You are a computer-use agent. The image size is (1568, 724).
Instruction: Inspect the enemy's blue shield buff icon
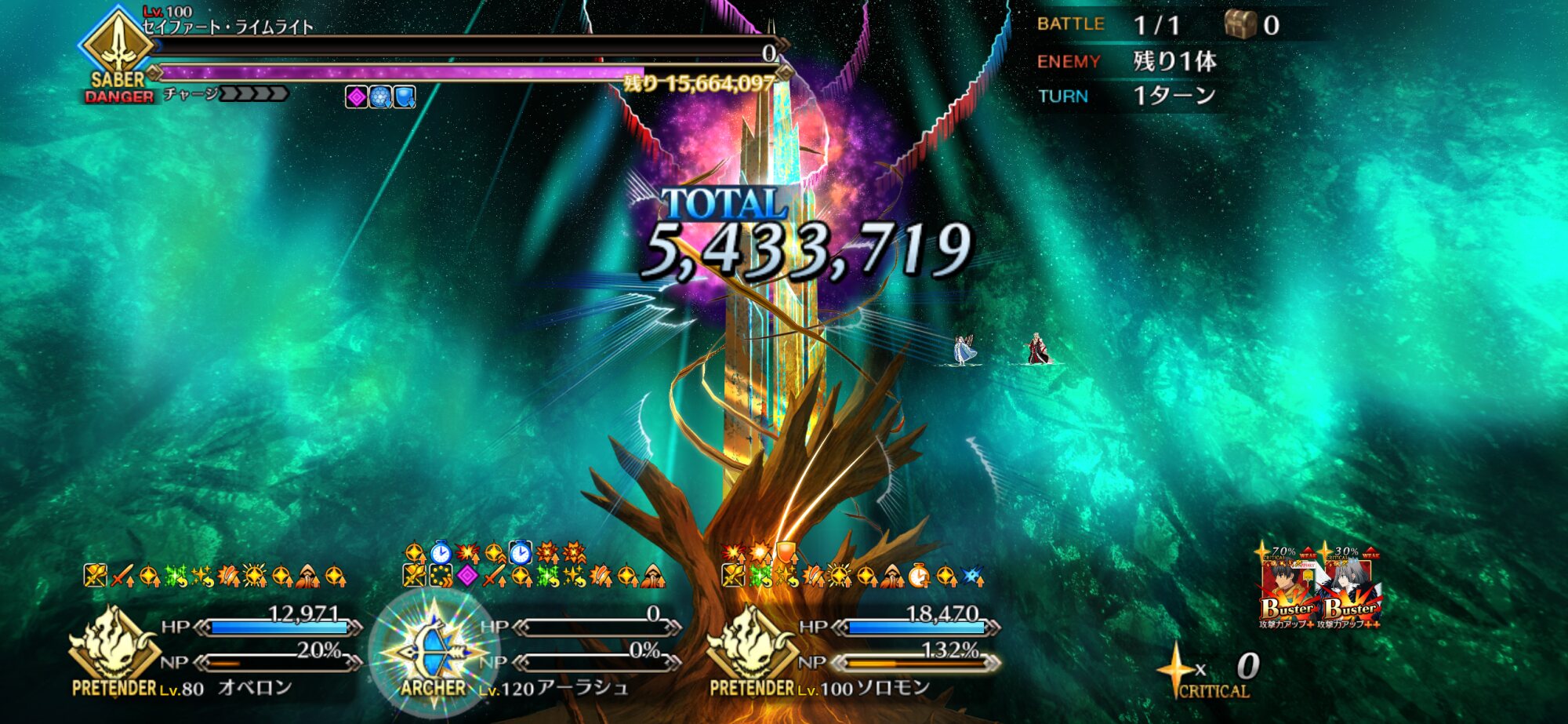coord(404,97)
